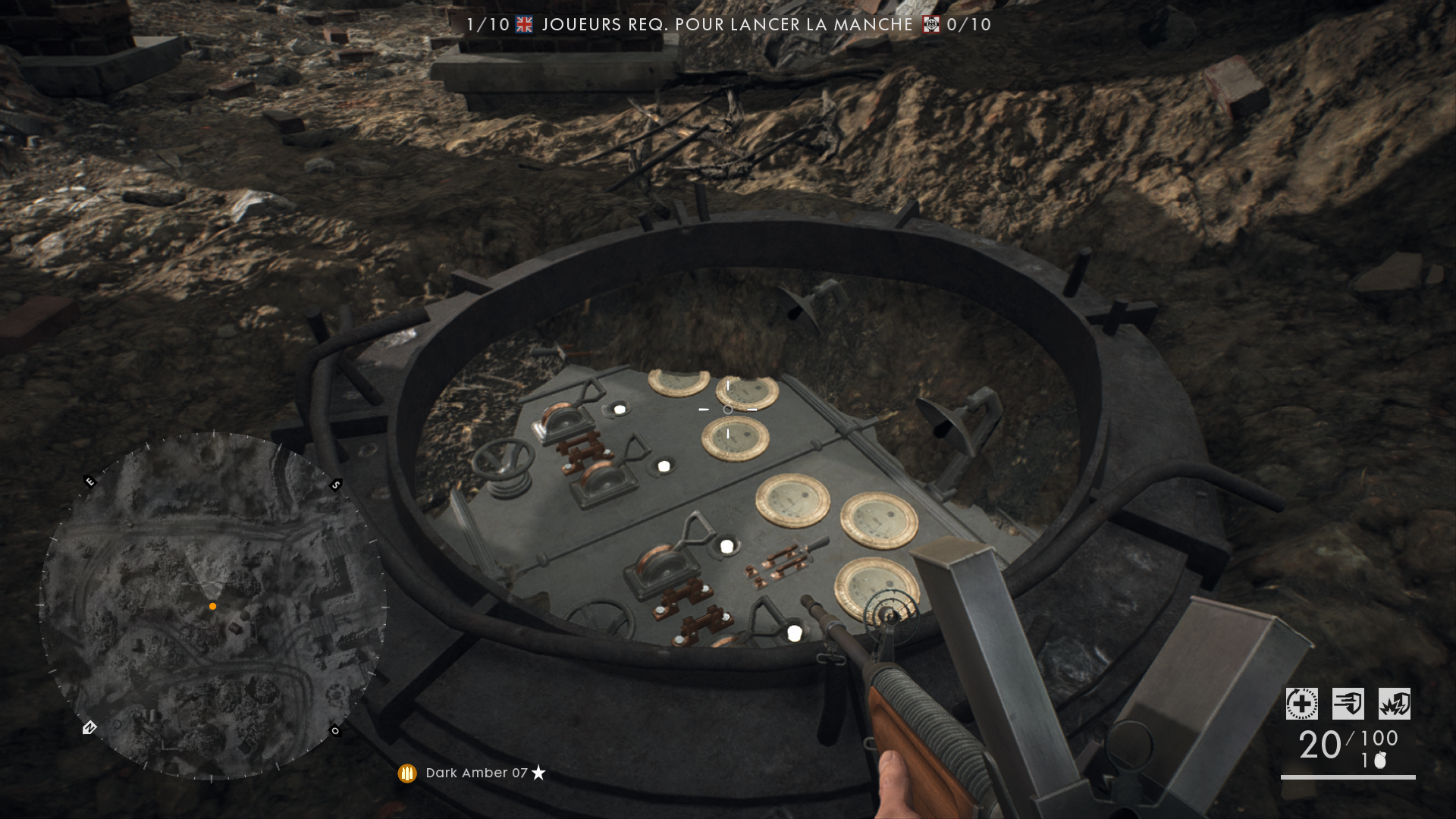
Task: Select the explosion shield specialization icon
Action: tap(1394, 704)
